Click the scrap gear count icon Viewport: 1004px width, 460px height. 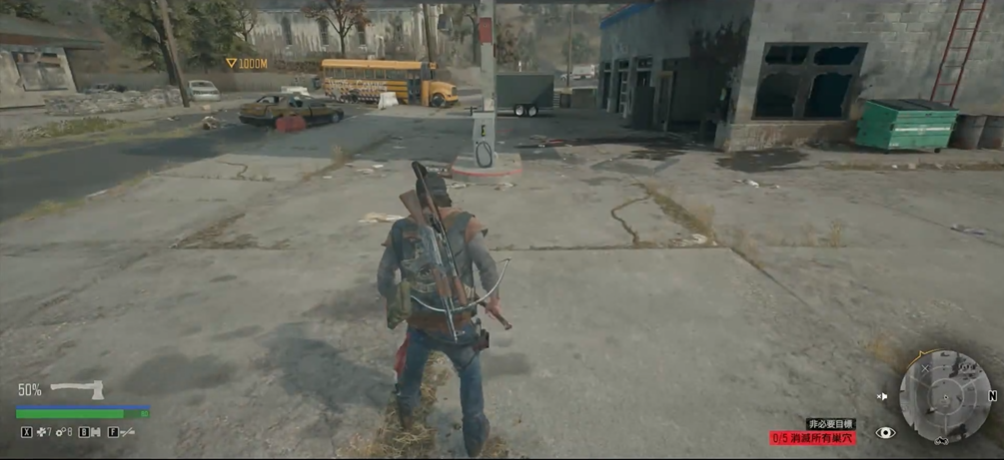61,433
